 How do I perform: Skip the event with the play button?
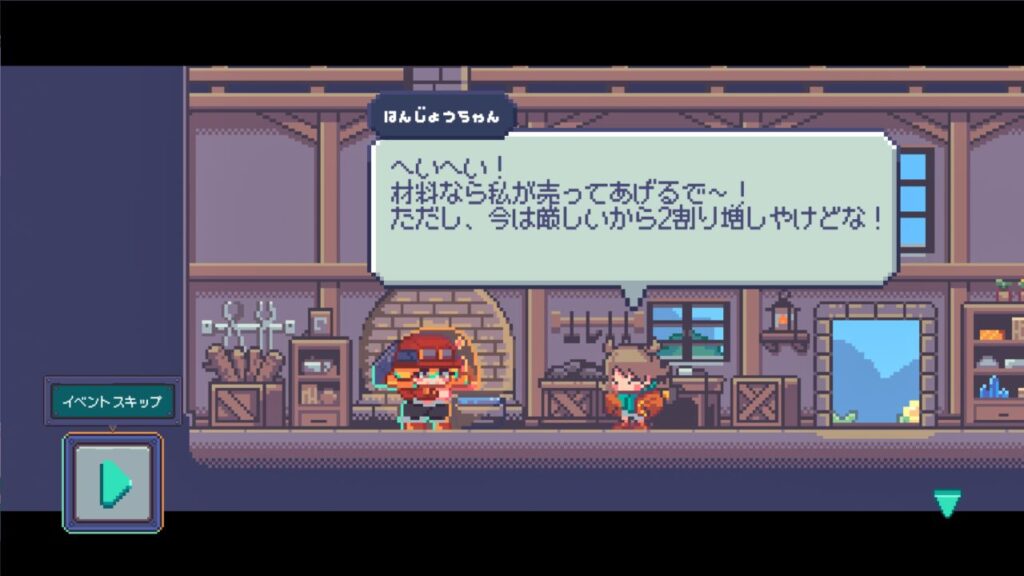point(113,482)
